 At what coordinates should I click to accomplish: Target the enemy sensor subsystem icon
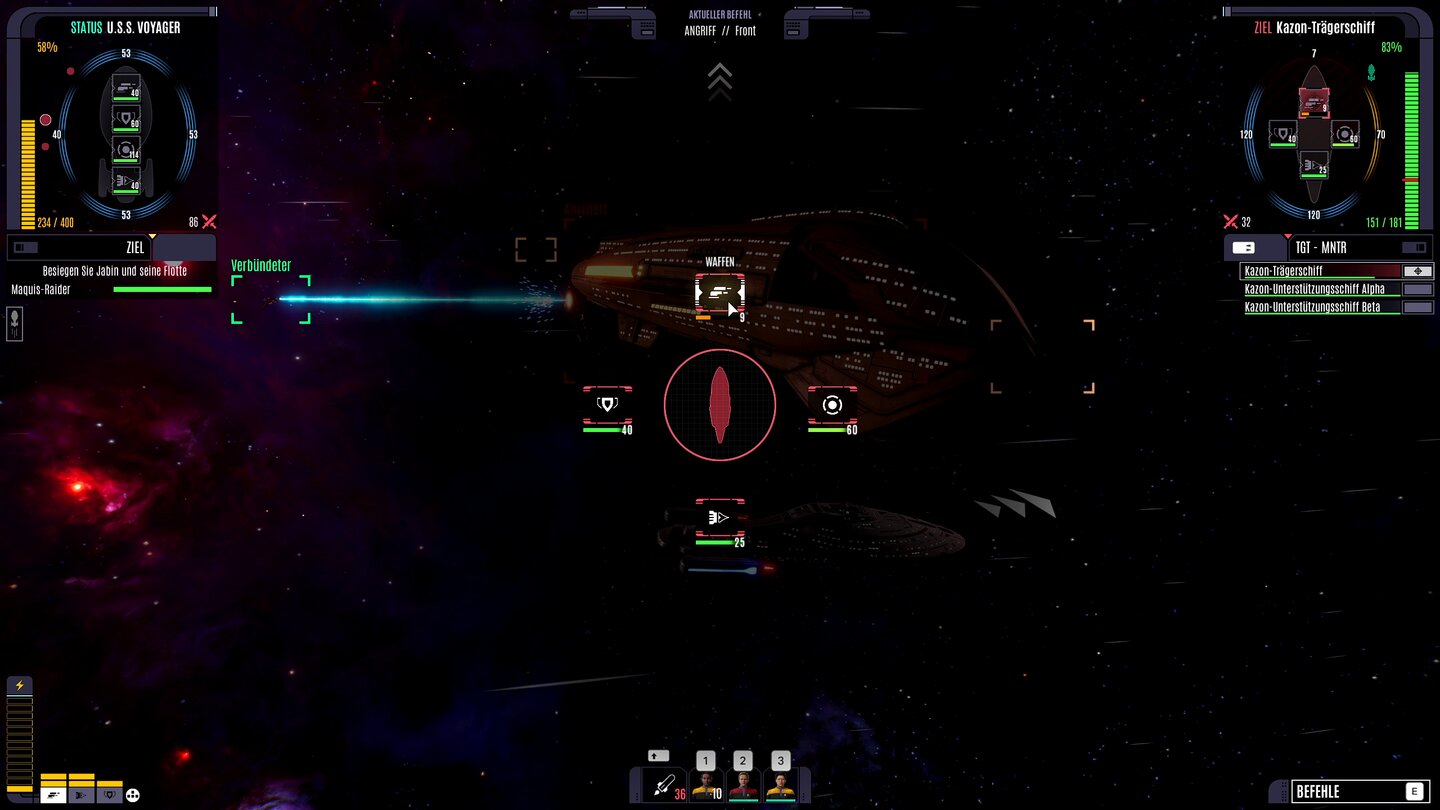[x=832, y=402]
